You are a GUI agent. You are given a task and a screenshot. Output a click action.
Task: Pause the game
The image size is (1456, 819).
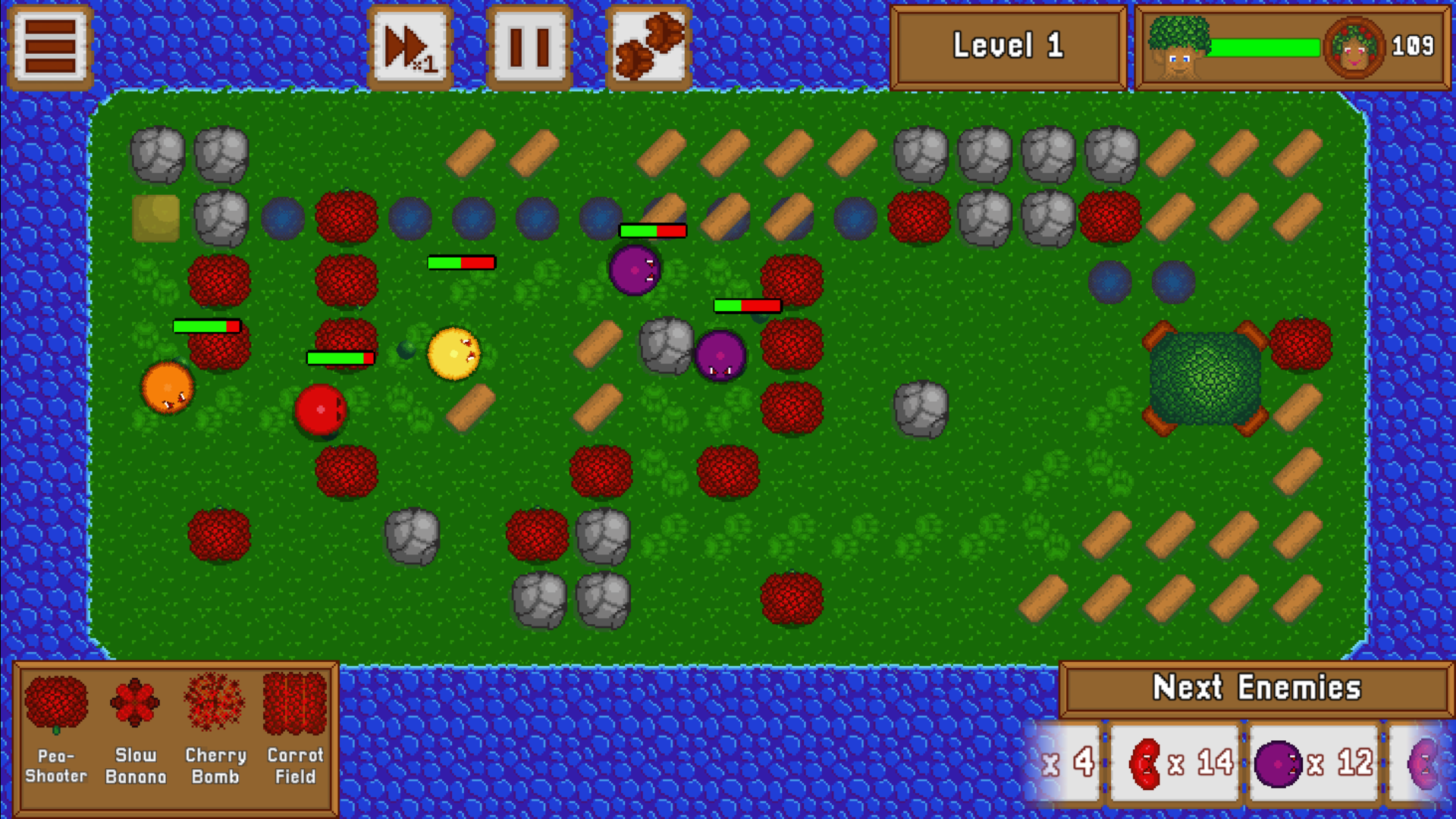[x=529, y=47]
